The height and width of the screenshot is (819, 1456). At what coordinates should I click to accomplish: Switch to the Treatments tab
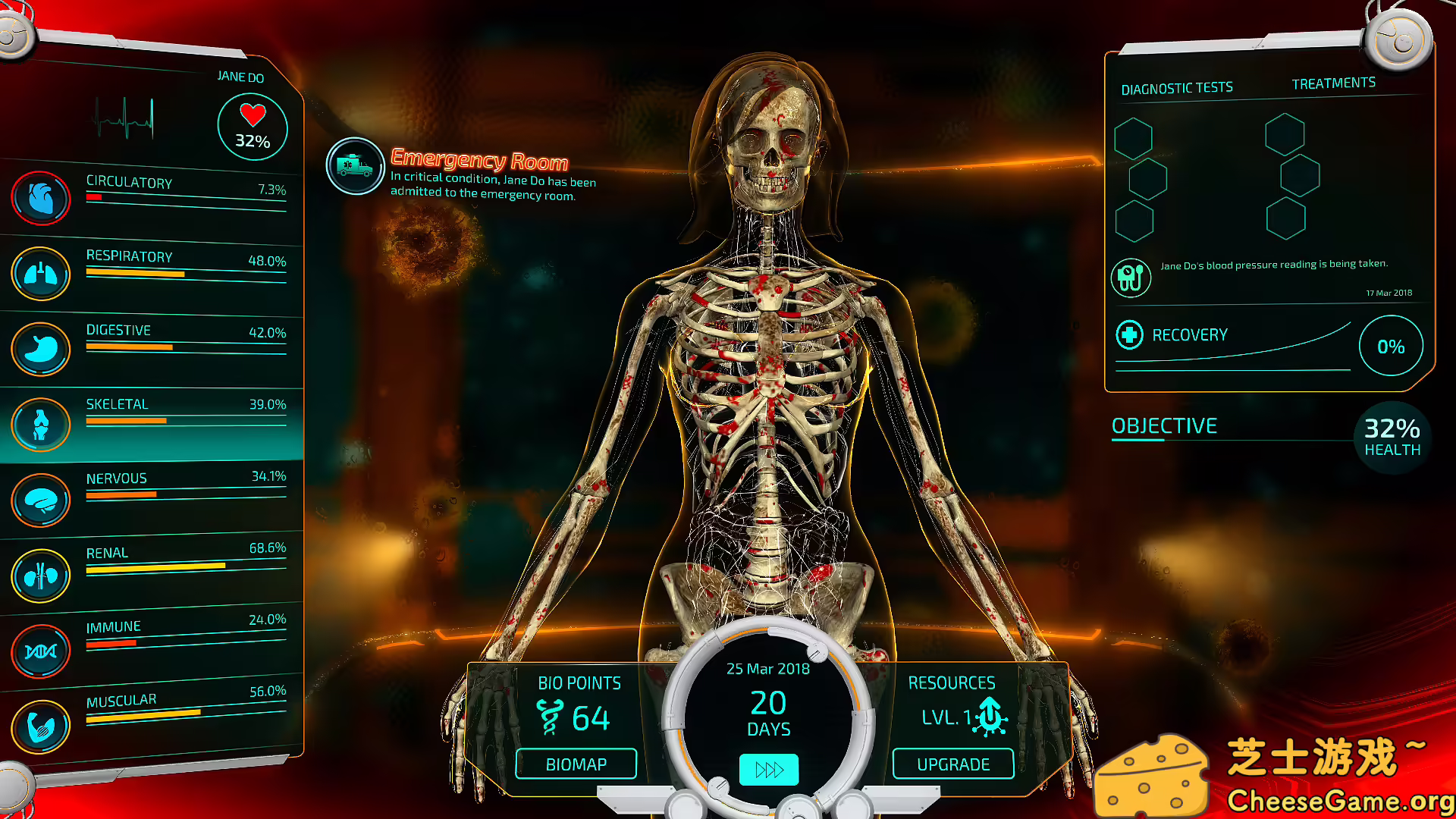pos(1332,83)
